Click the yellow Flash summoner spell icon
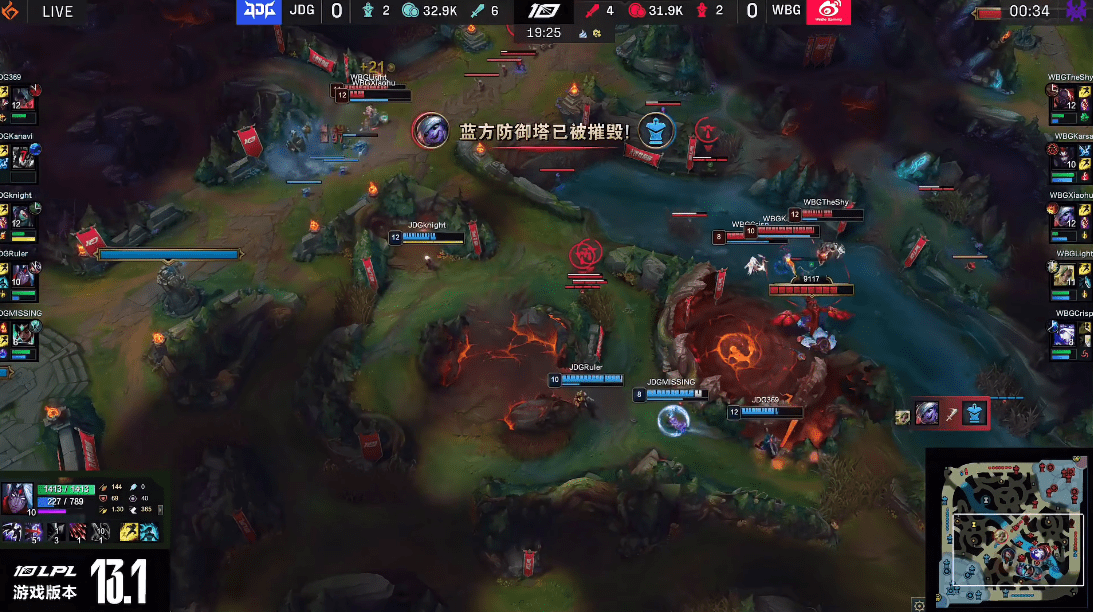This screenshot has width=1093, height=612. tap(128, 532)
